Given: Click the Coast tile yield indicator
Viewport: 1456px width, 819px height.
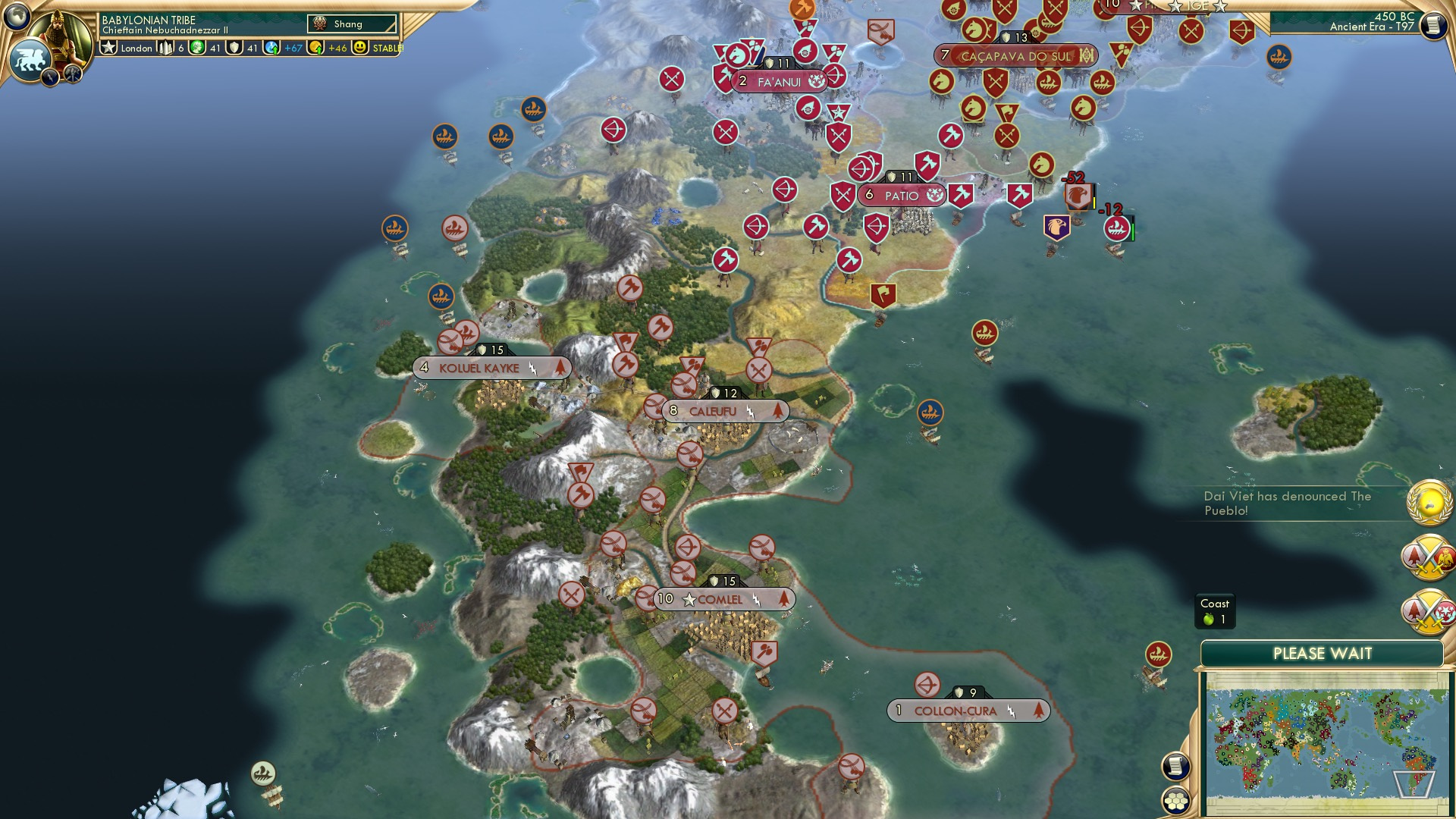Looking at the screenshot, I should click(1215, 610).
